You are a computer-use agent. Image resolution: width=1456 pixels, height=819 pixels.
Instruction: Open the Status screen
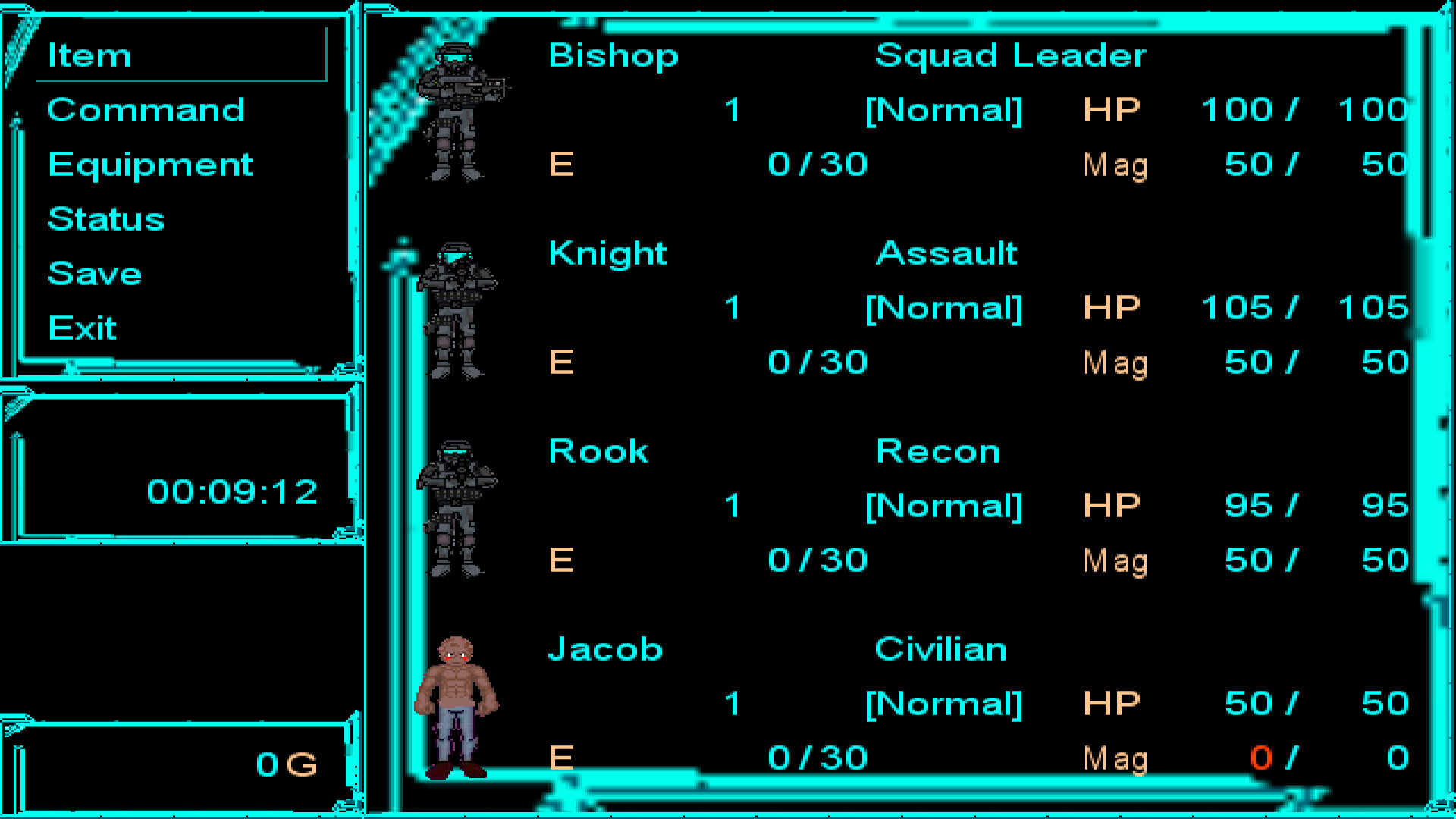pos(105,219)
